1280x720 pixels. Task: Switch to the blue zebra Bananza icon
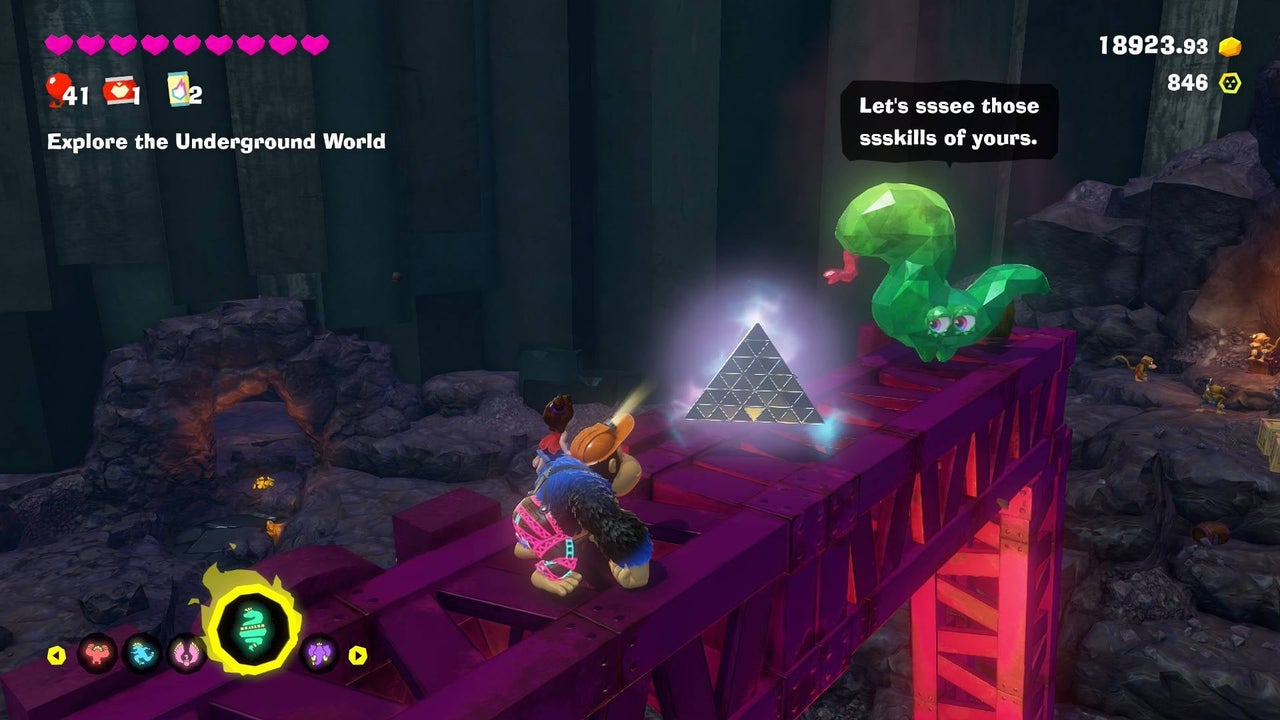(x=141, y=655)
